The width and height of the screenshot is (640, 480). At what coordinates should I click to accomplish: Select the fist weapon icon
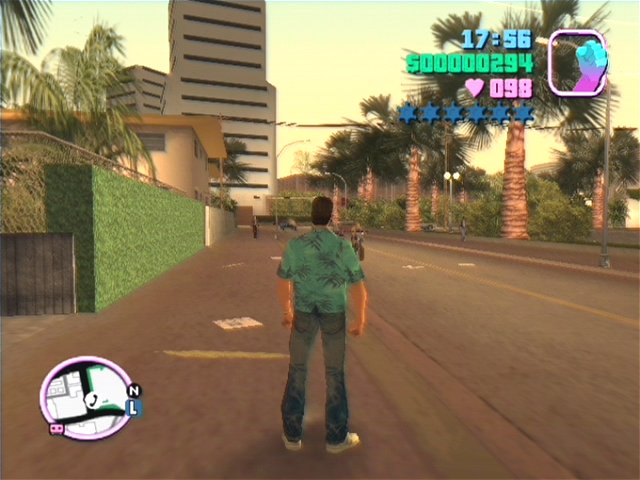578,62
